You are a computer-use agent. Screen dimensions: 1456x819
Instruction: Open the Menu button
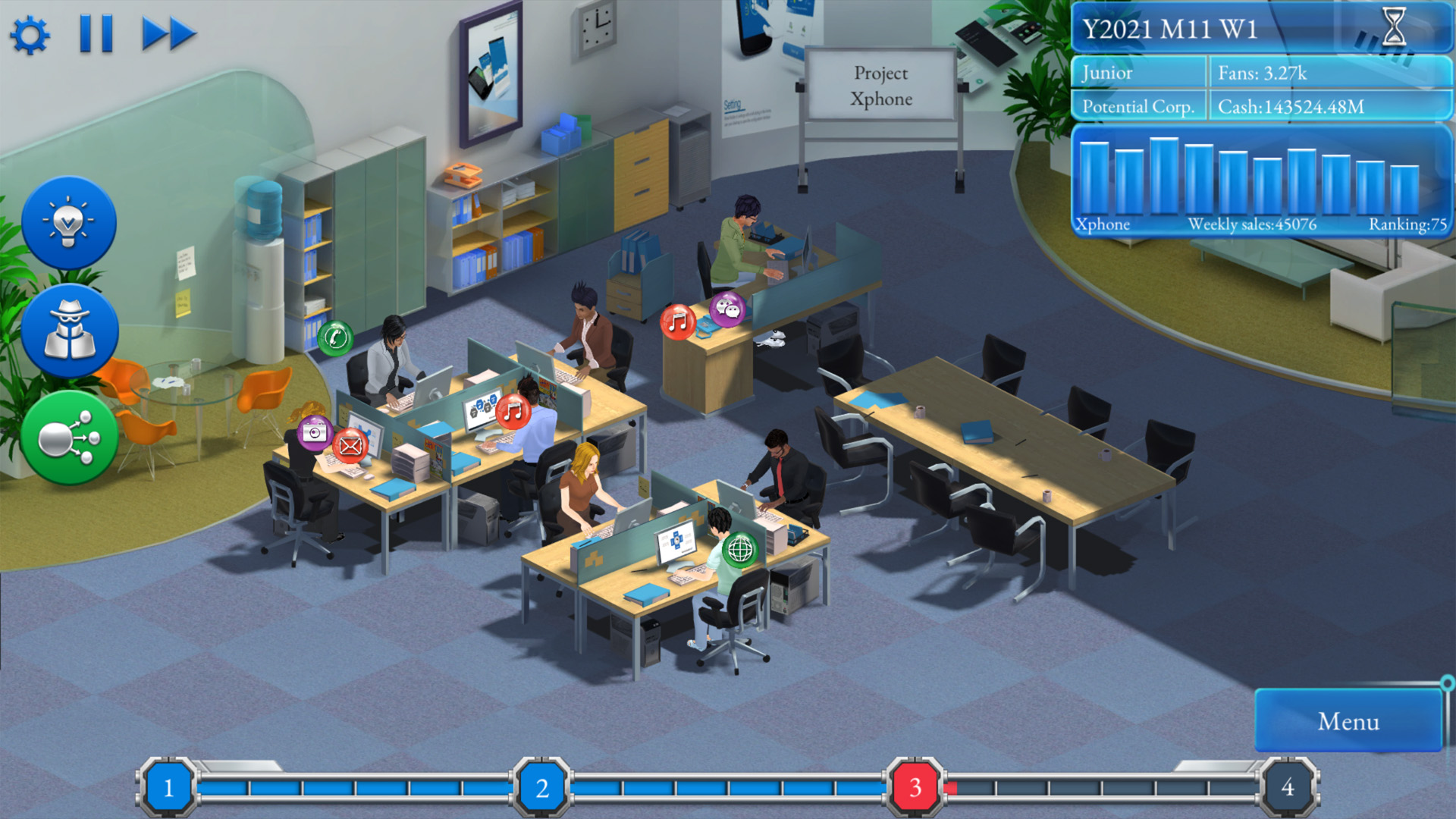point(1348,721)
